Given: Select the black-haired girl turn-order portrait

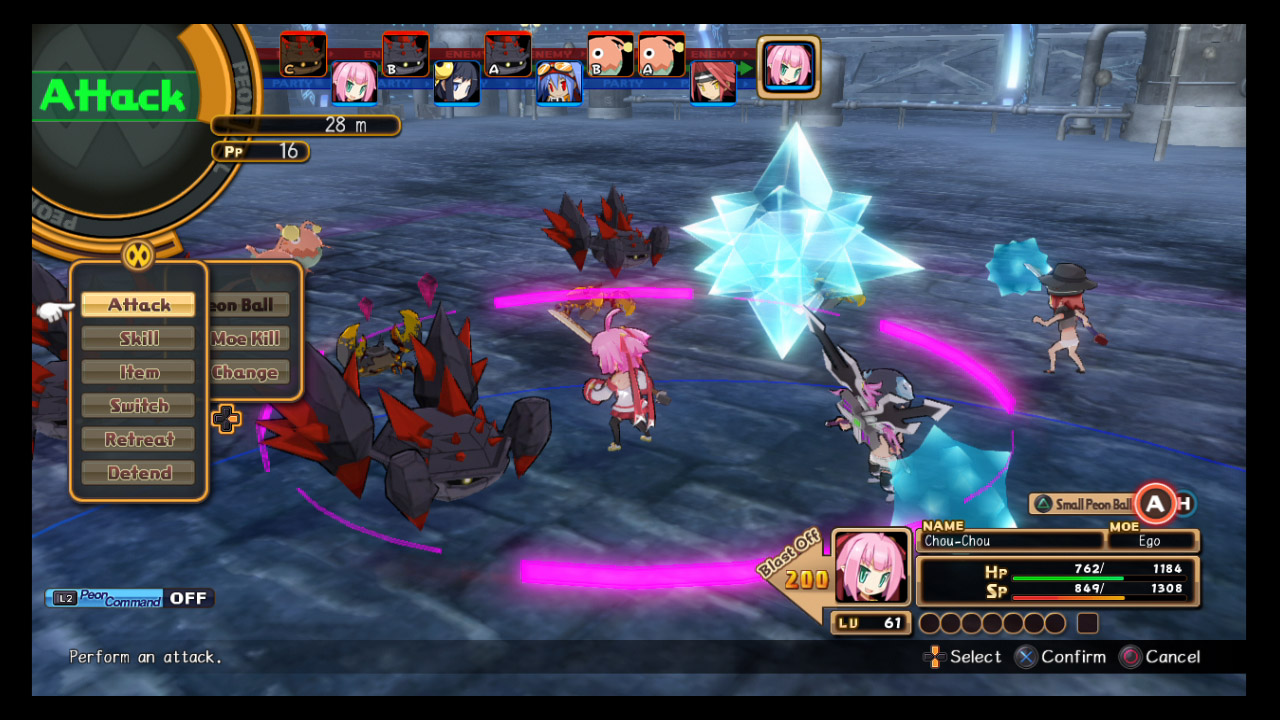Looking at the screenshot, I should click(x=456, y=82).
